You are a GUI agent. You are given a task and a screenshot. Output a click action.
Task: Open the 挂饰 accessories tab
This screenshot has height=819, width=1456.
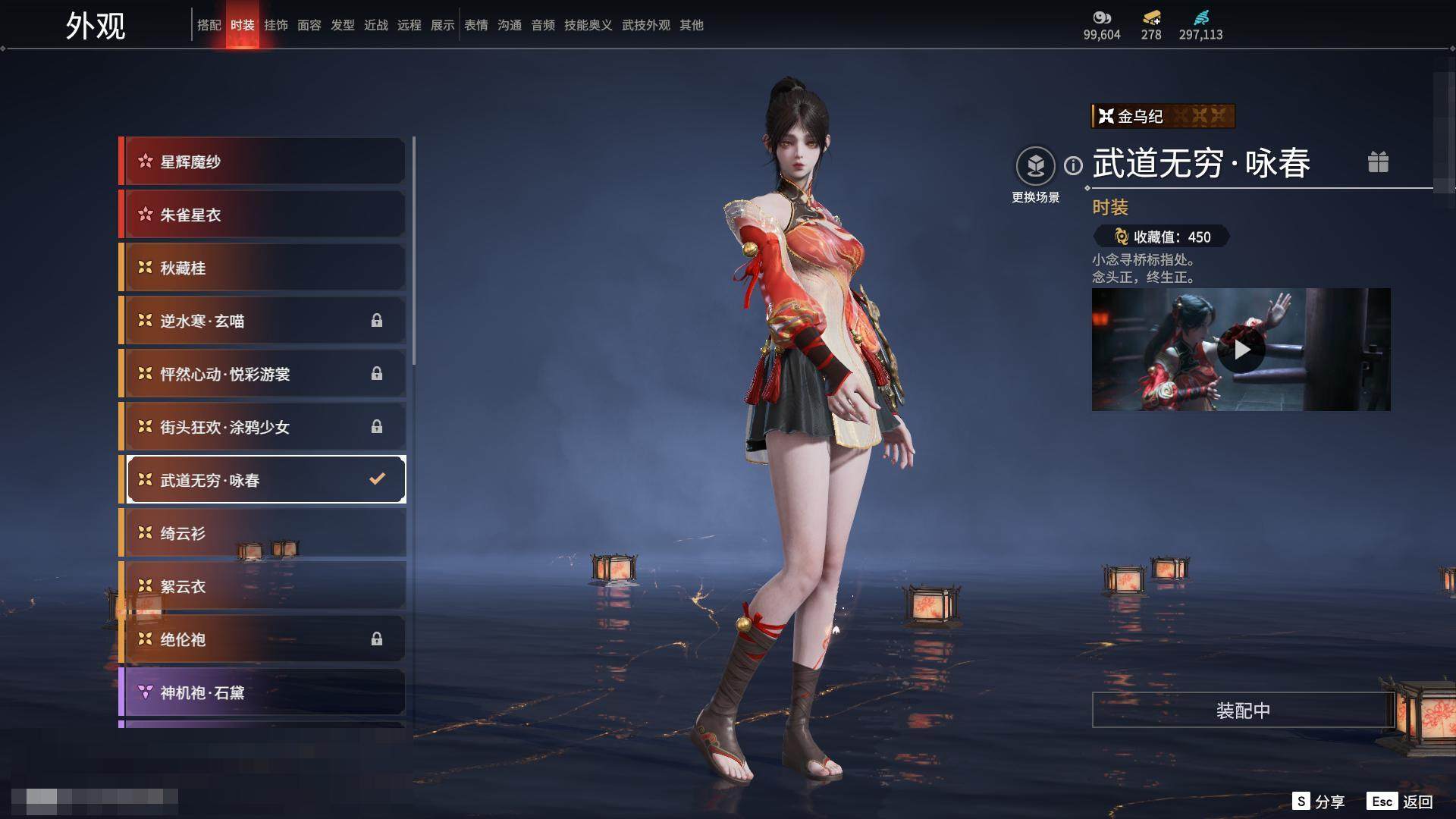[276, 25]
